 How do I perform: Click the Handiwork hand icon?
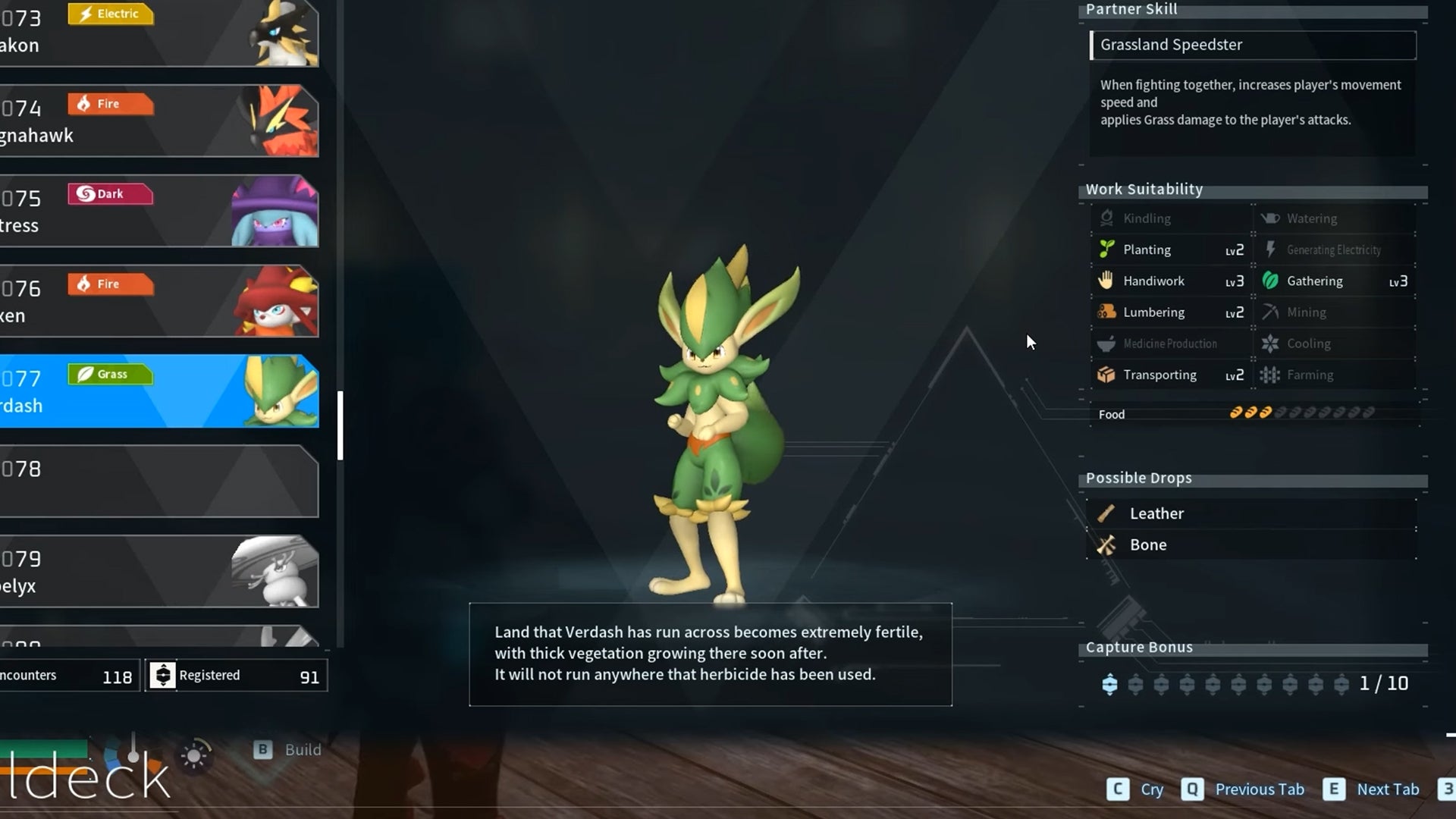[1106, 281]
